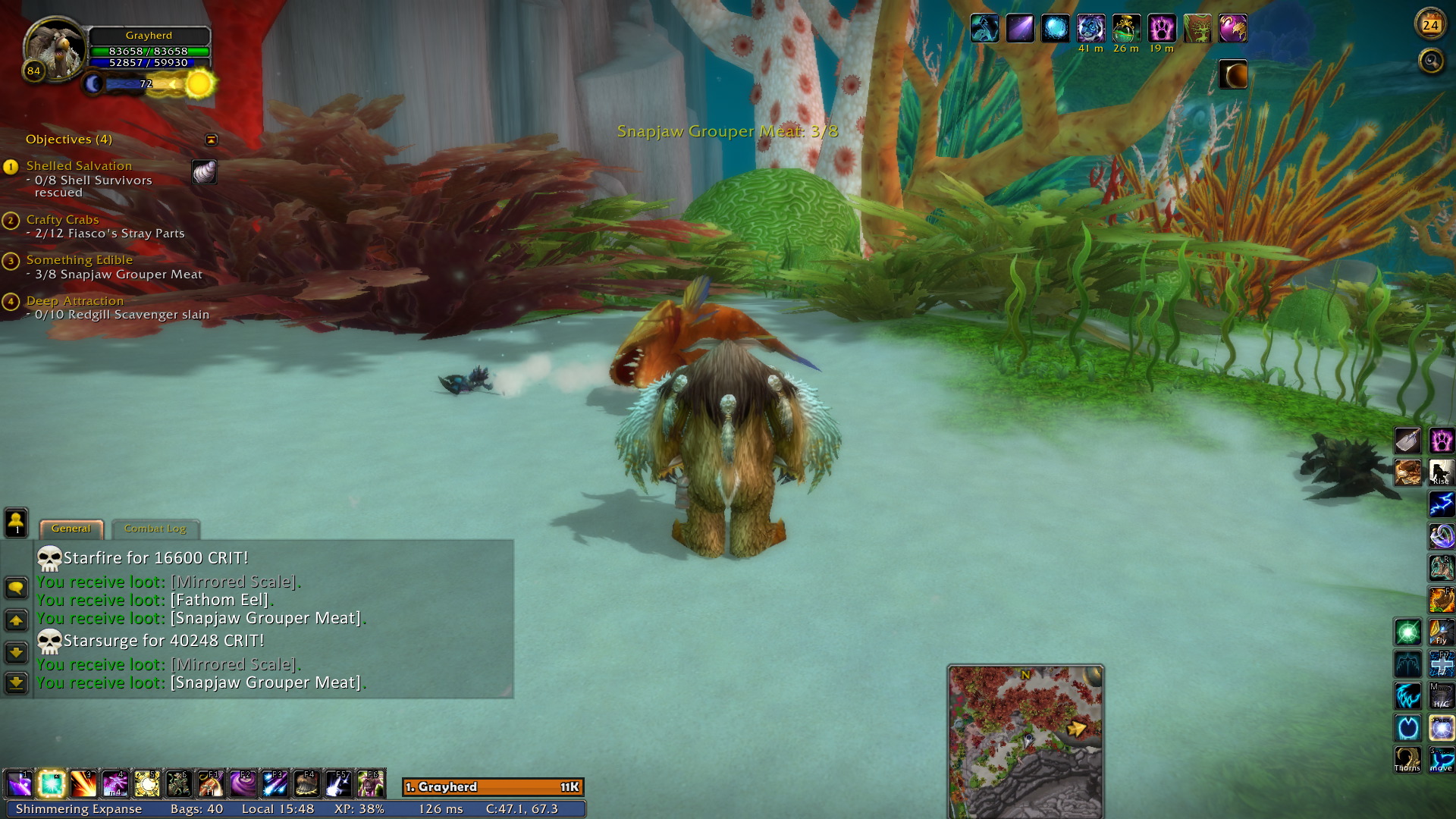Open the calendar showing day 24
The image size is (1456, 819).
pyautogui.click(x=1430, y=25)
